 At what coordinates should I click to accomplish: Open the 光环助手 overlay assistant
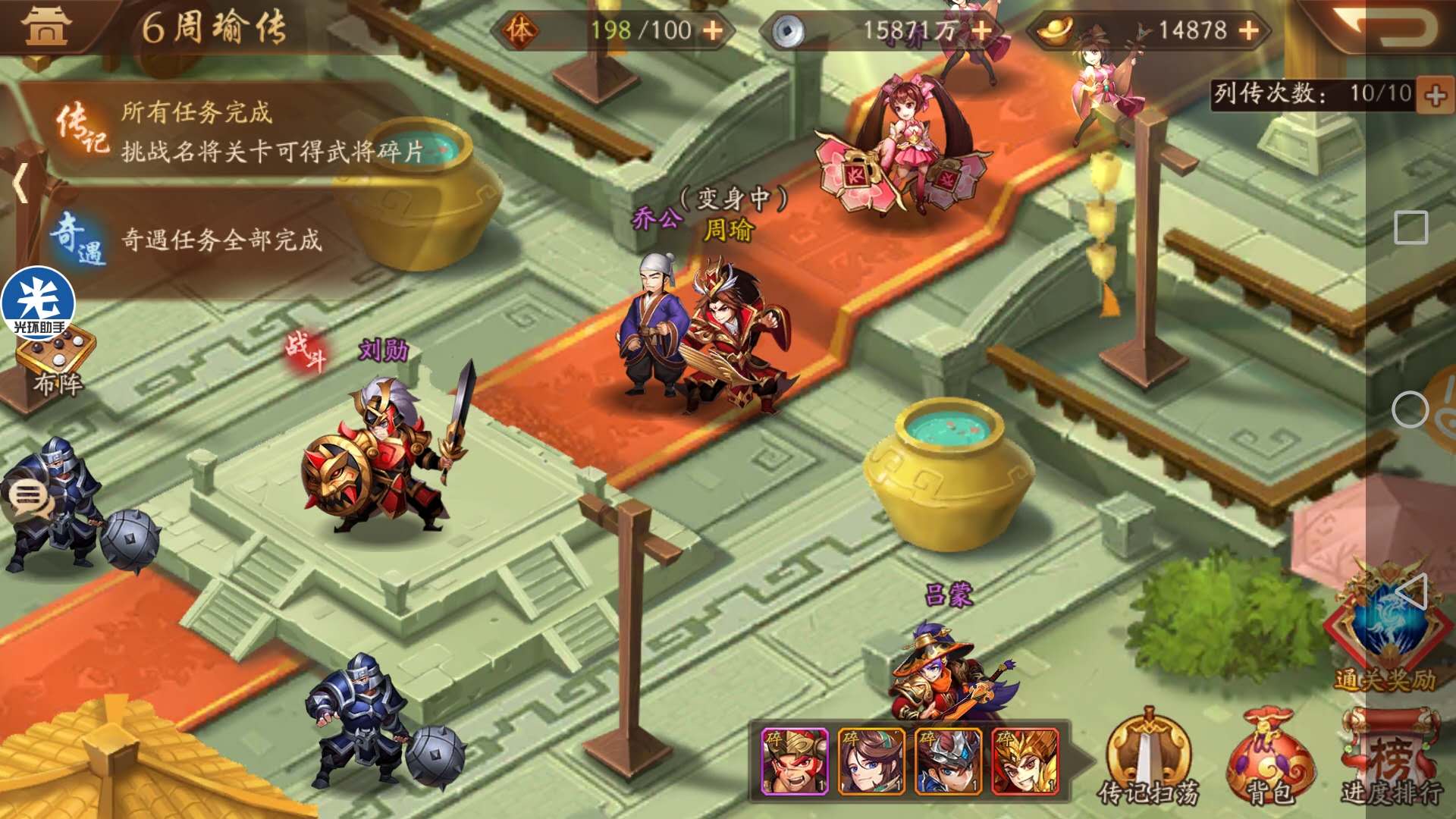click(38, 303)
